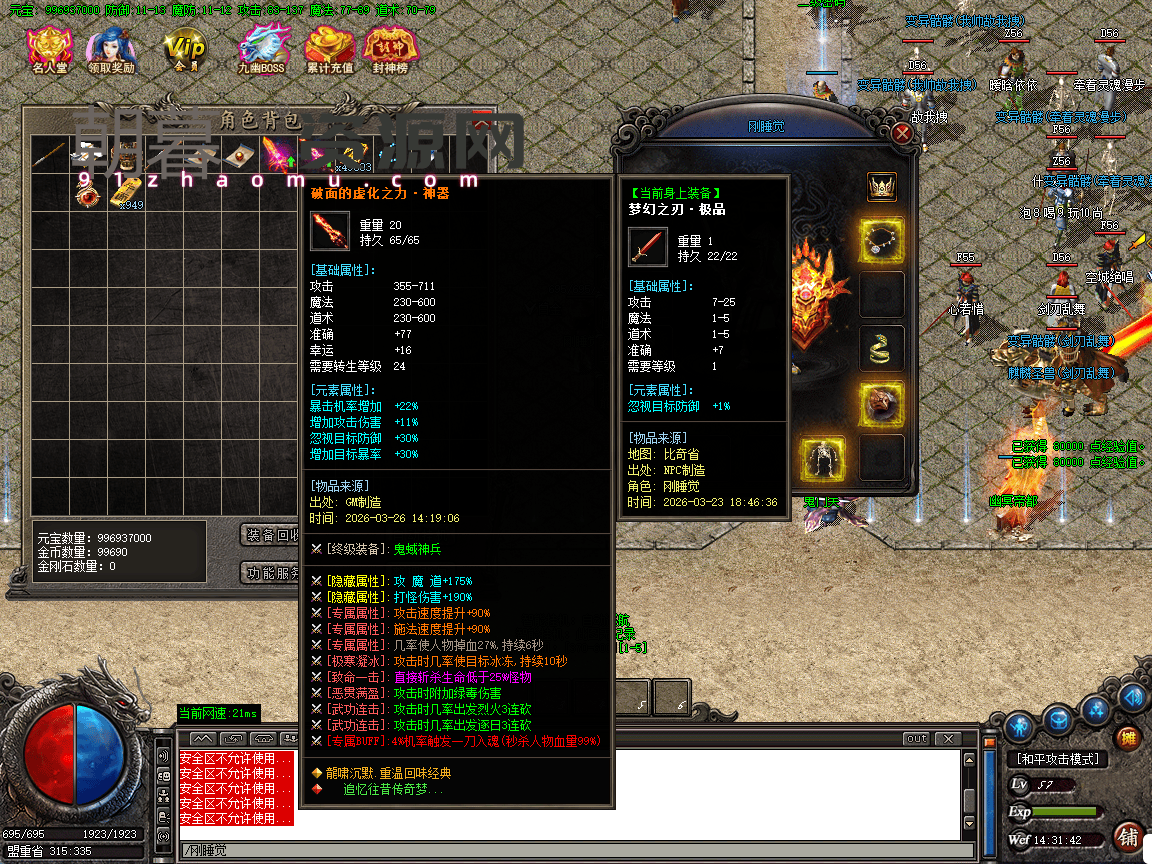The width and height of the screenshot is (1152, 864).
Task: Open the 封神榜 ranking icon
Action: coord(390,50)
